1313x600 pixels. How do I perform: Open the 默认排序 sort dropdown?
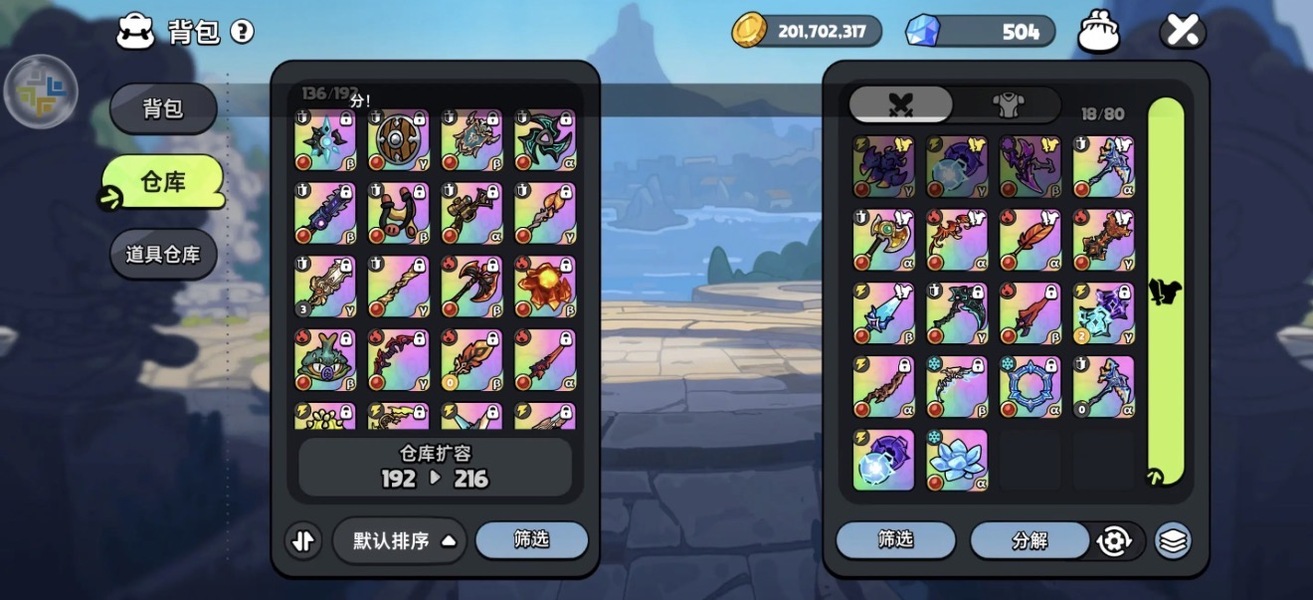400,541
